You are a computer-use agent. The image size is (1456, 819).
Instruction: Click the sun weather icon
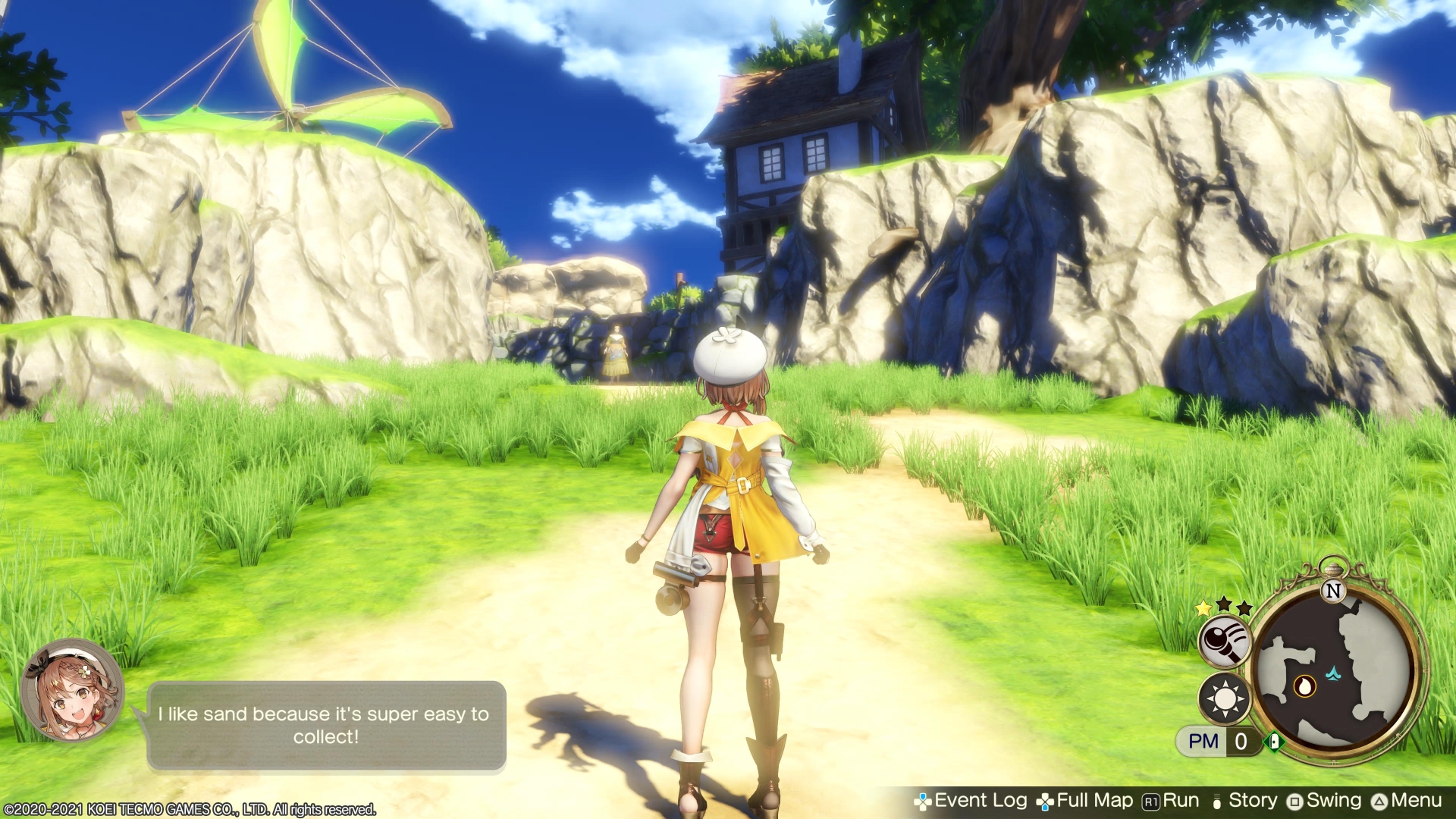point(1225,698)
